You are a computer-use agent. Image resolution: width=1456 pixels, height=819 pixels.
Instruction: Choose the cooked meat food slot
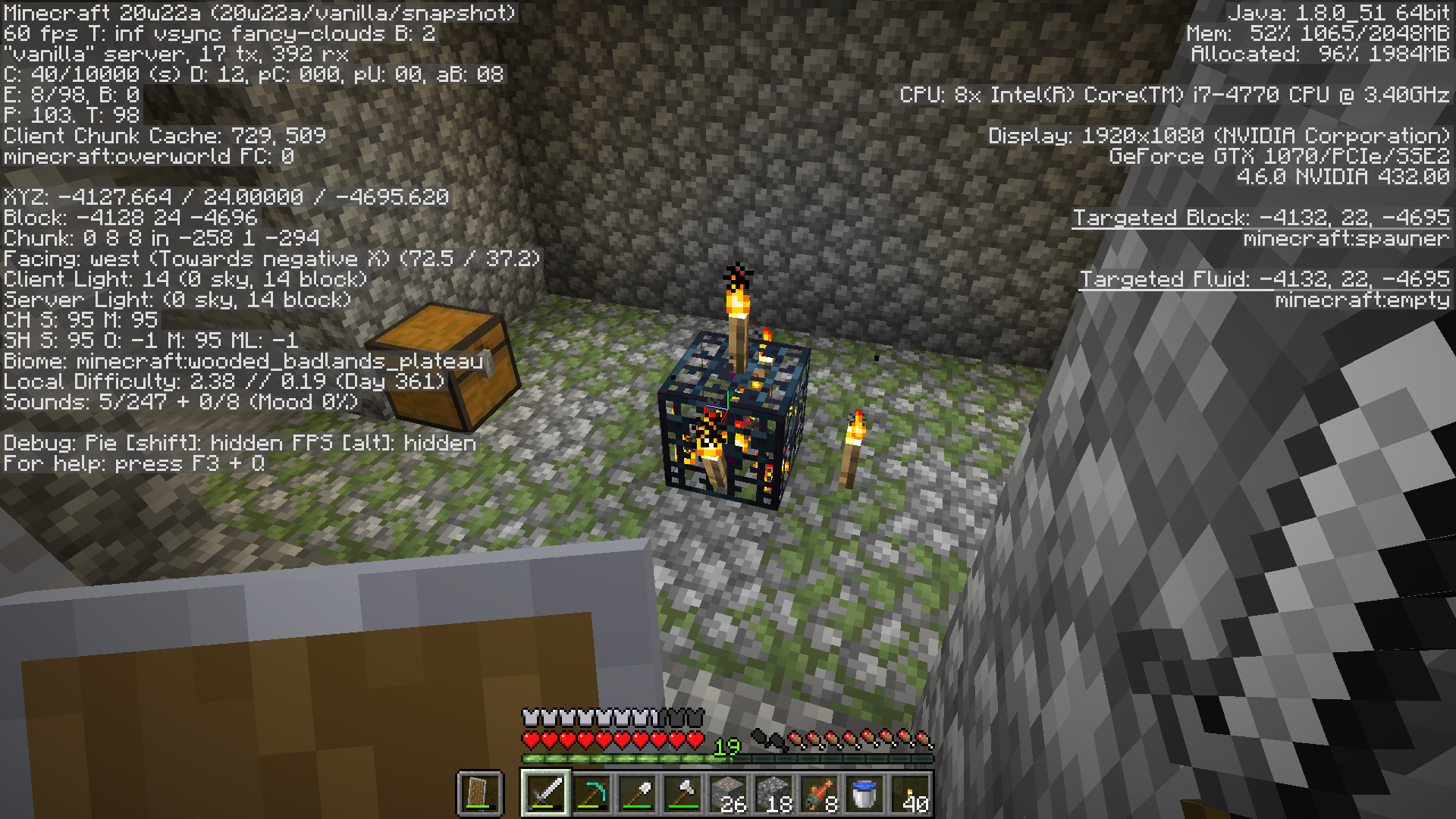pos(819,793)
